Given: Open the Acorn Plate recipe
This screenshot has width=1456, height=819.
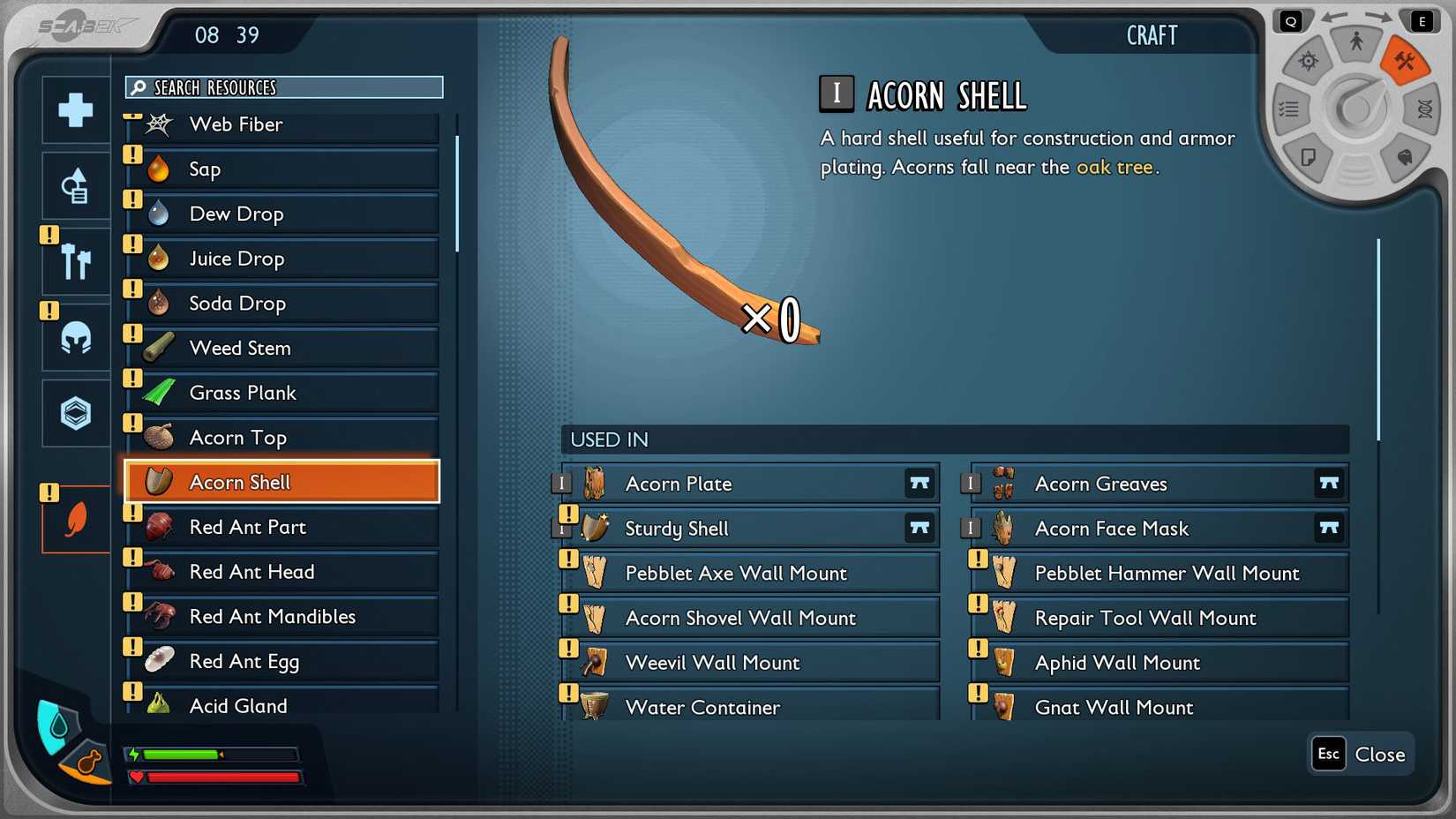Looking at the screenshot, I should (750, 484).
